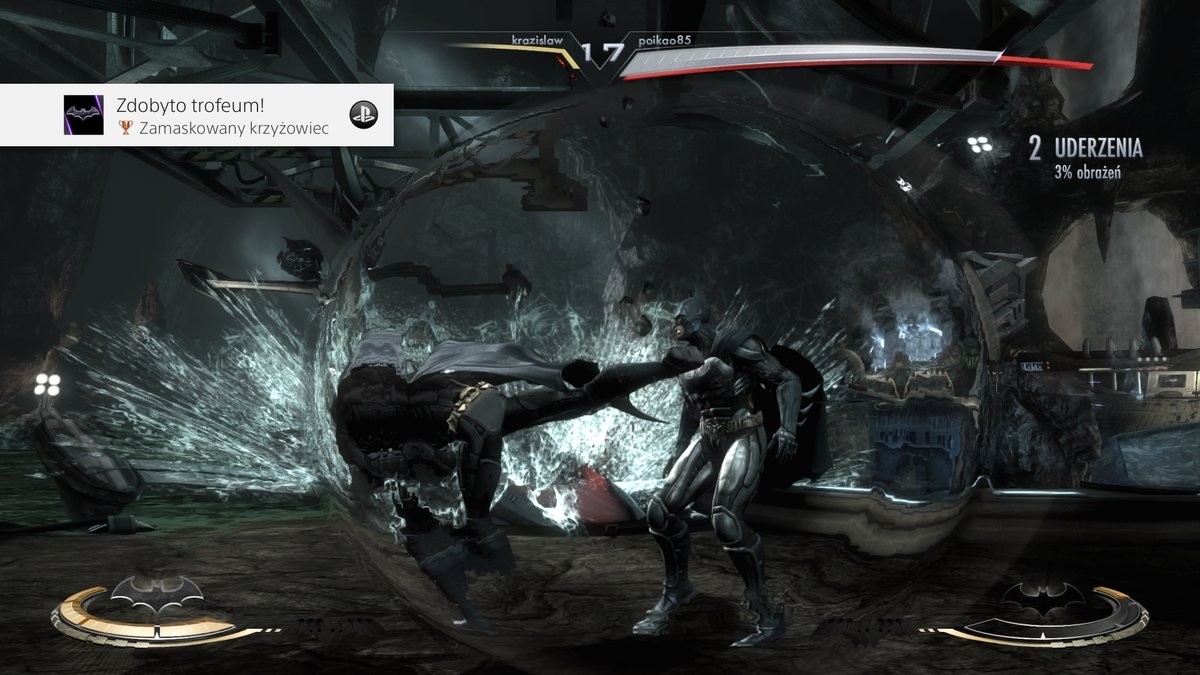The height and width of the screenshot is (675, 1200).
Task: Select krazislaw's Batman emblem on the super meter
Action: click(x=156, y=594)
